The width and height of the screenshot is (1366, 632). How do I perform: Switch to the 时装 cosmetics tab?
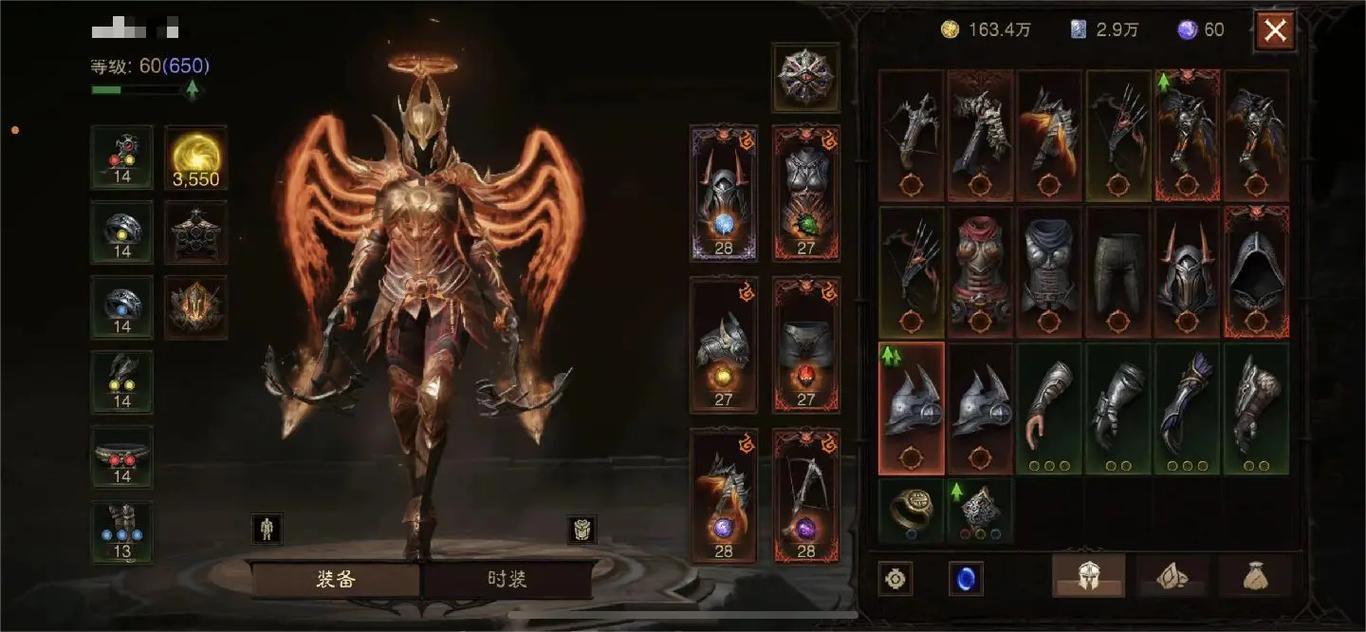pos(507,580)
